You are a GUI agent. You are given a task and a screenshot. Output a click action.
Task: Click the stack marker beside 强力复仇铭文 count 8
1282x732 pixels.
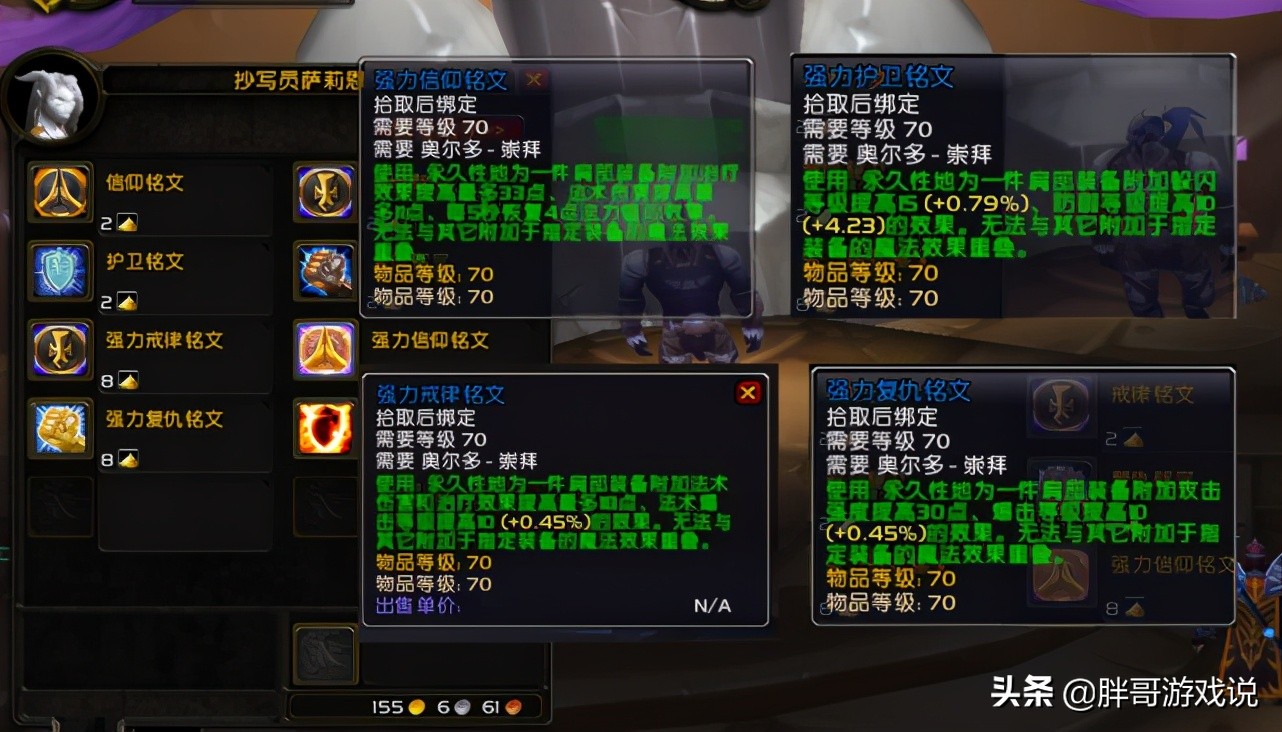pyautogui.click(x=126, y=457)
